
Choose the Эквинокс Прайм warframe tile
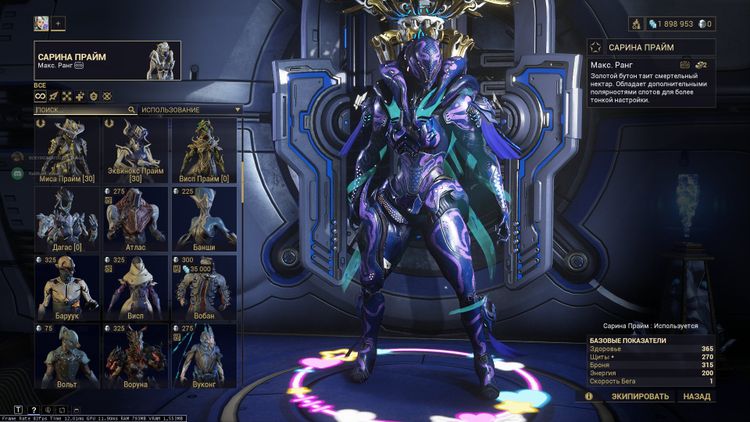click(136, 150)
